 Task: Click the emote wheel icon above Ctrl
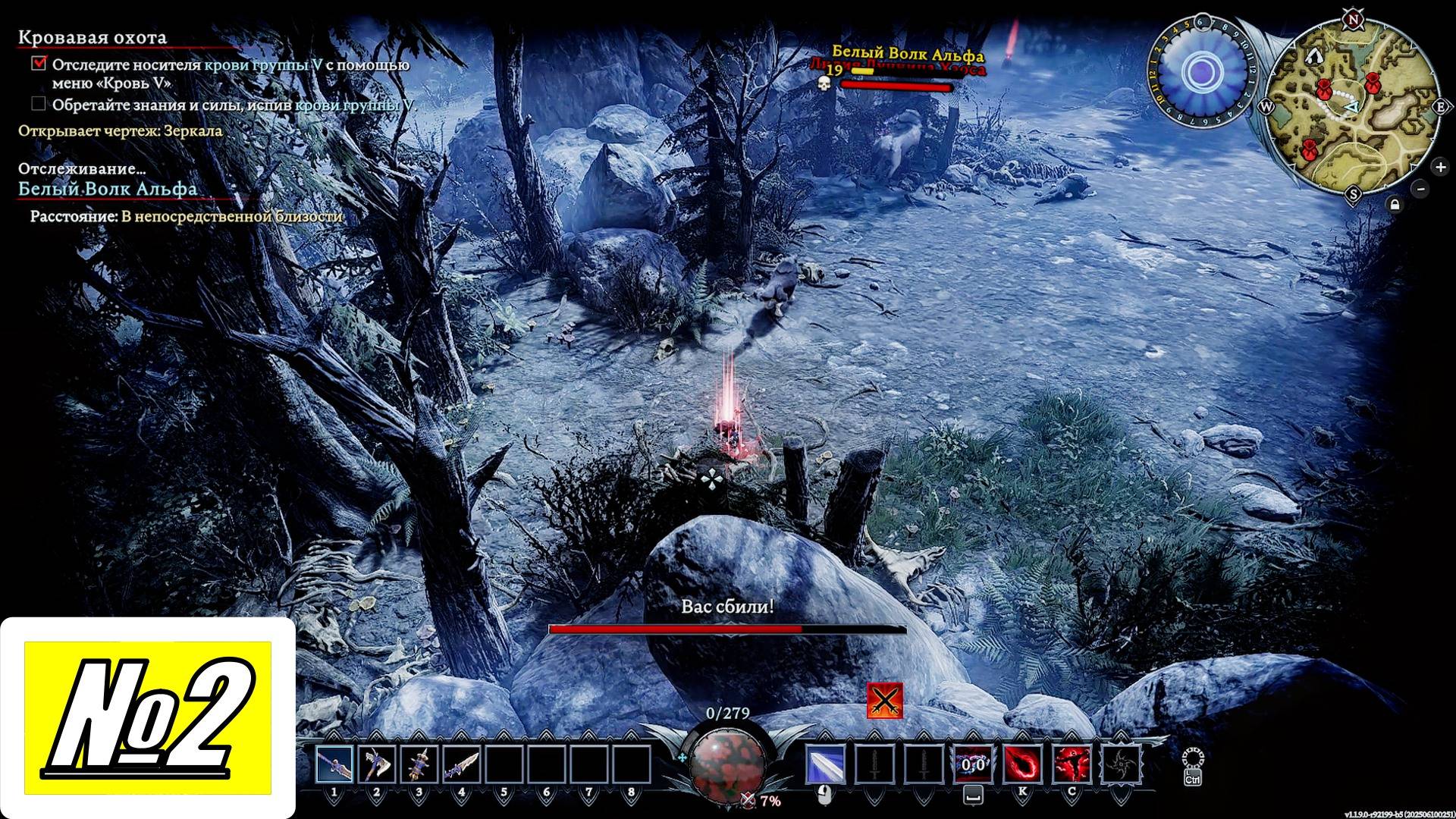pyautogui.click(x=1193, y=759)
